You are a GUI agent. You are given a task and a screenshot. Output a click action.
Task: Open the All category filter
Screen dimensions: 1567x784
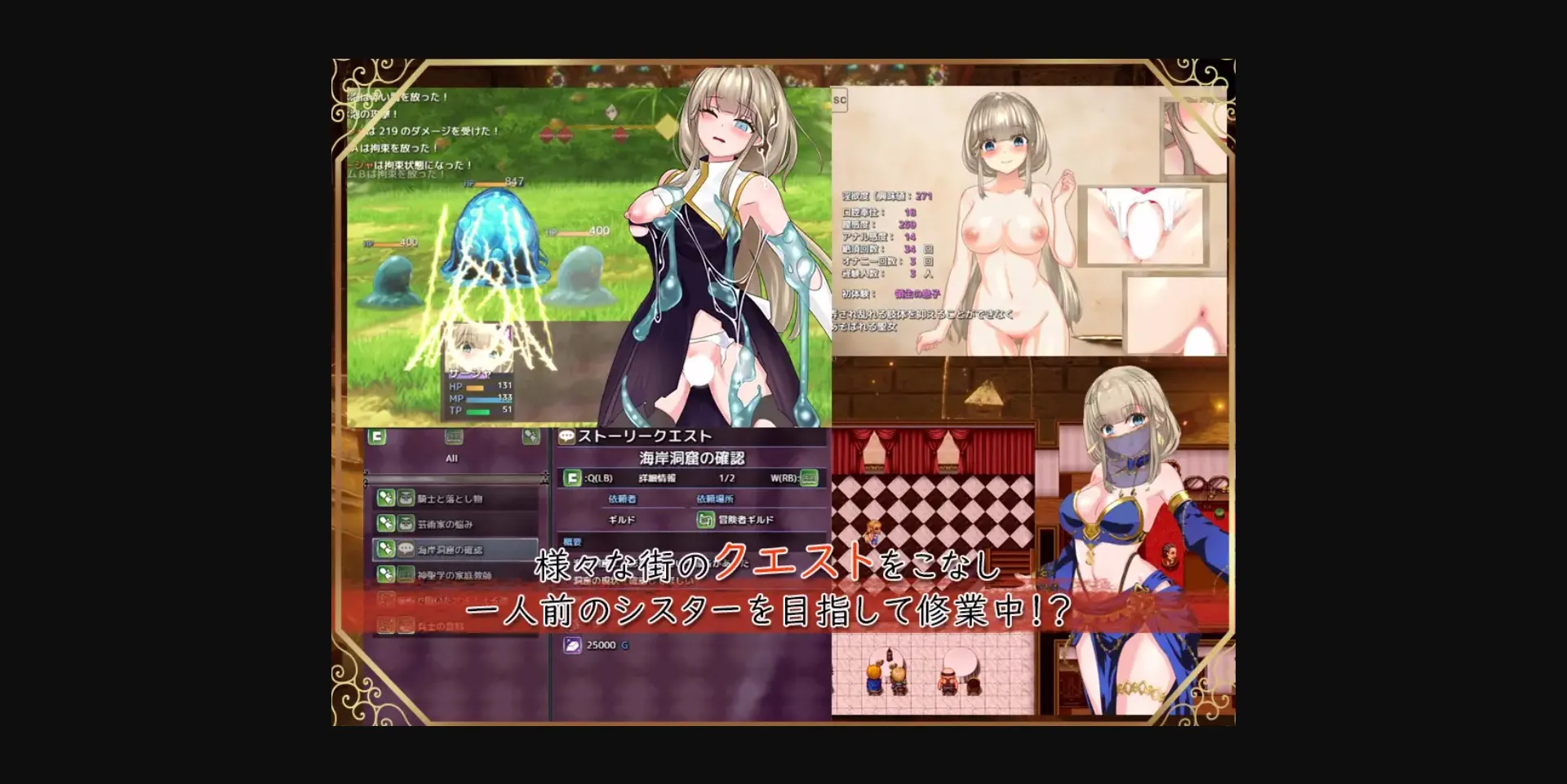(x=453, y=458)
